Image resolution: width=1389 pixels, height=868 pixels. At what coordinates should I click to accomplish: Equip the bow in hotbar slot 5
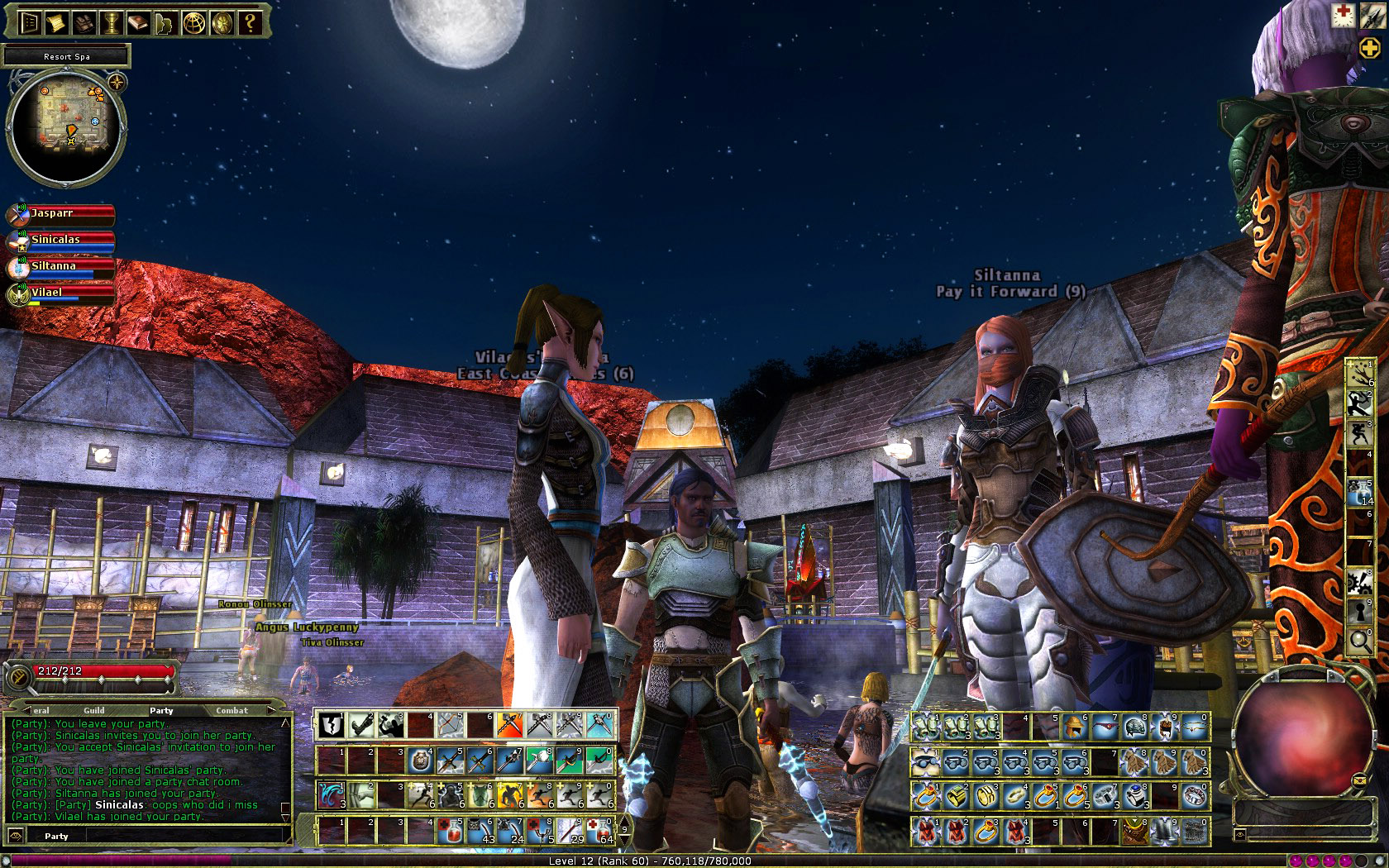click(x=450, y=725)
